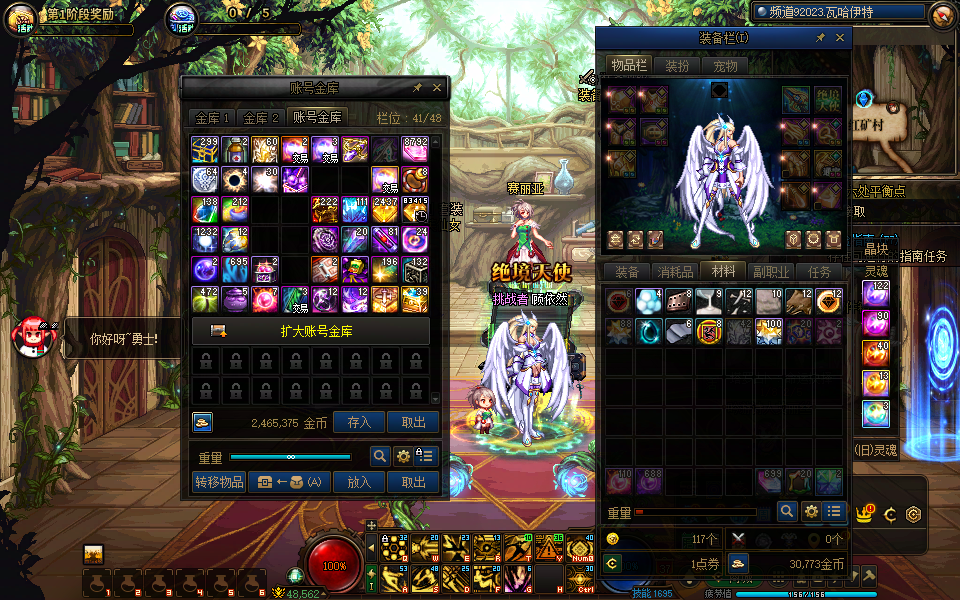This screenshot has height=600, width=960.
Task: Close the 装备栏 equipment window
Action: [x=840, y=38]
